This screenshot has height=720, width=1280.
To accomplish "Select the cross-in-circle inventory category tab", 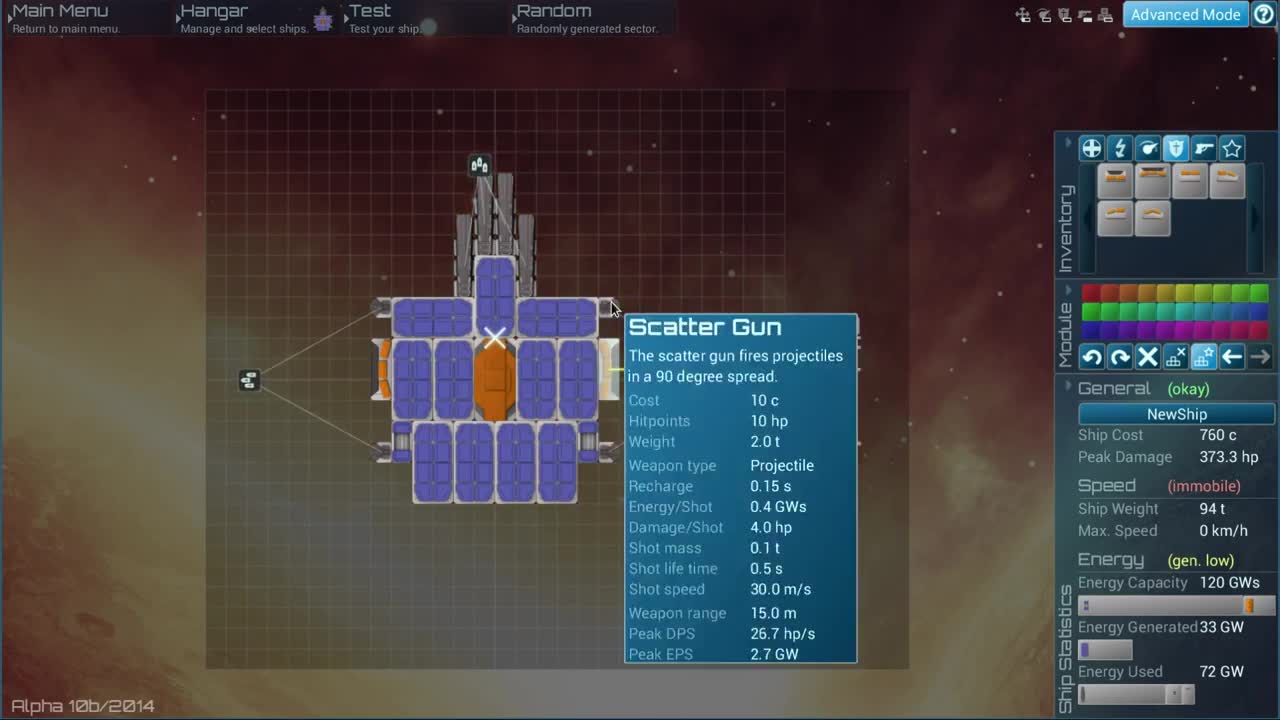I will 1091,149.
